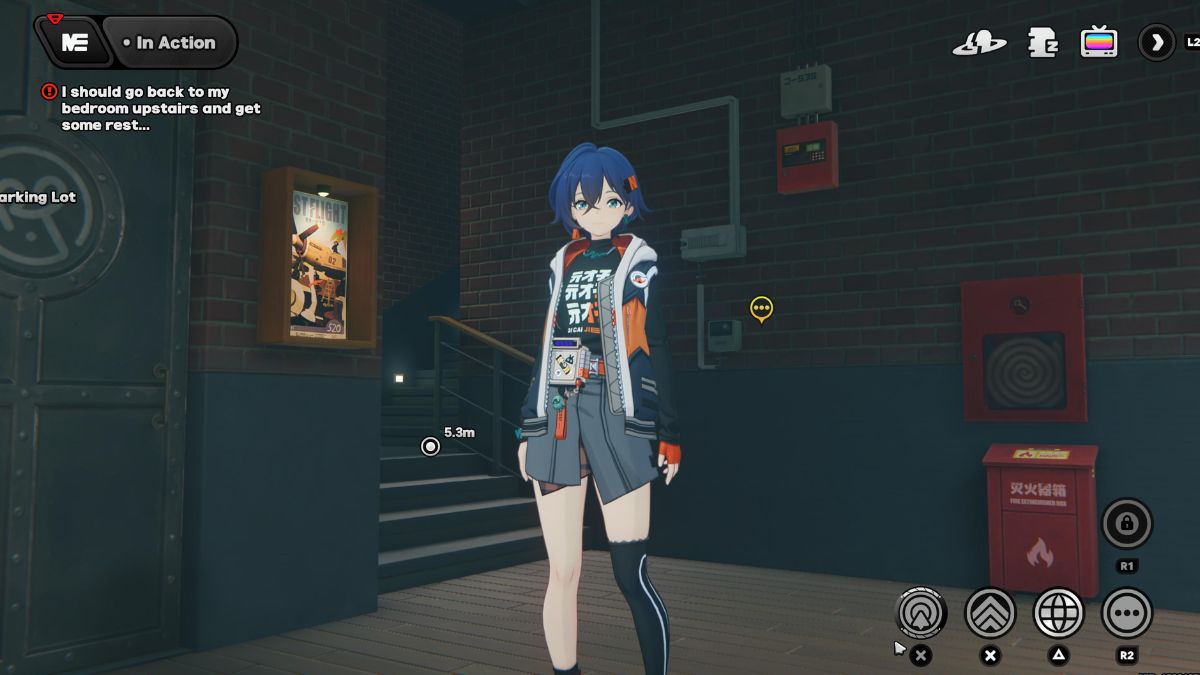The height and width of the screenshot is (675, 1200).
Task: Click the In Action status label
Action: coord(168,43)
